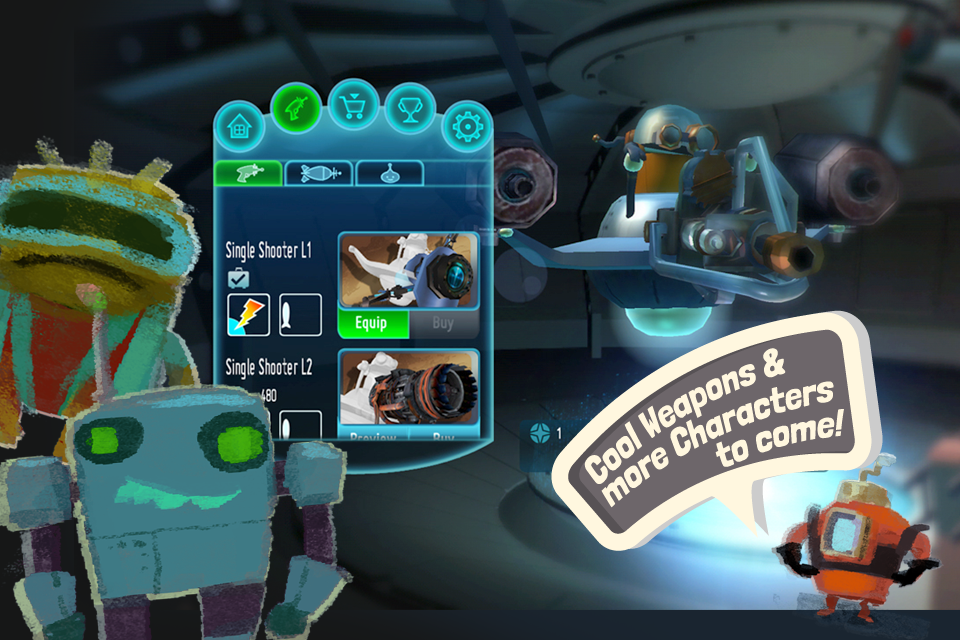The height and width of the screenshot is (640, 960).
Task: Open the home screen icon
Action: pyautogui.click(x=240, y=127)
